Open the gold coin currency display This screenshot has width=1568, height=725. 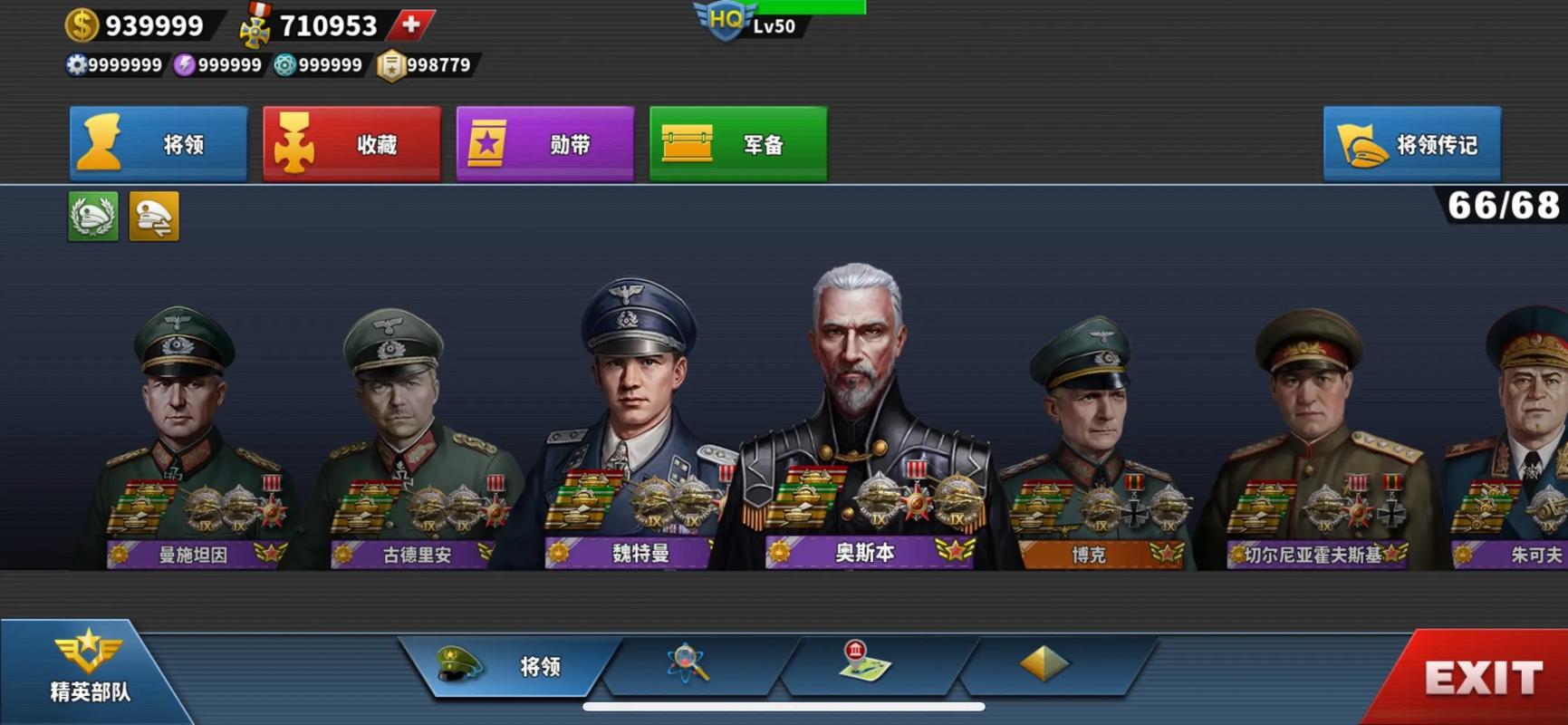point(83,24)
